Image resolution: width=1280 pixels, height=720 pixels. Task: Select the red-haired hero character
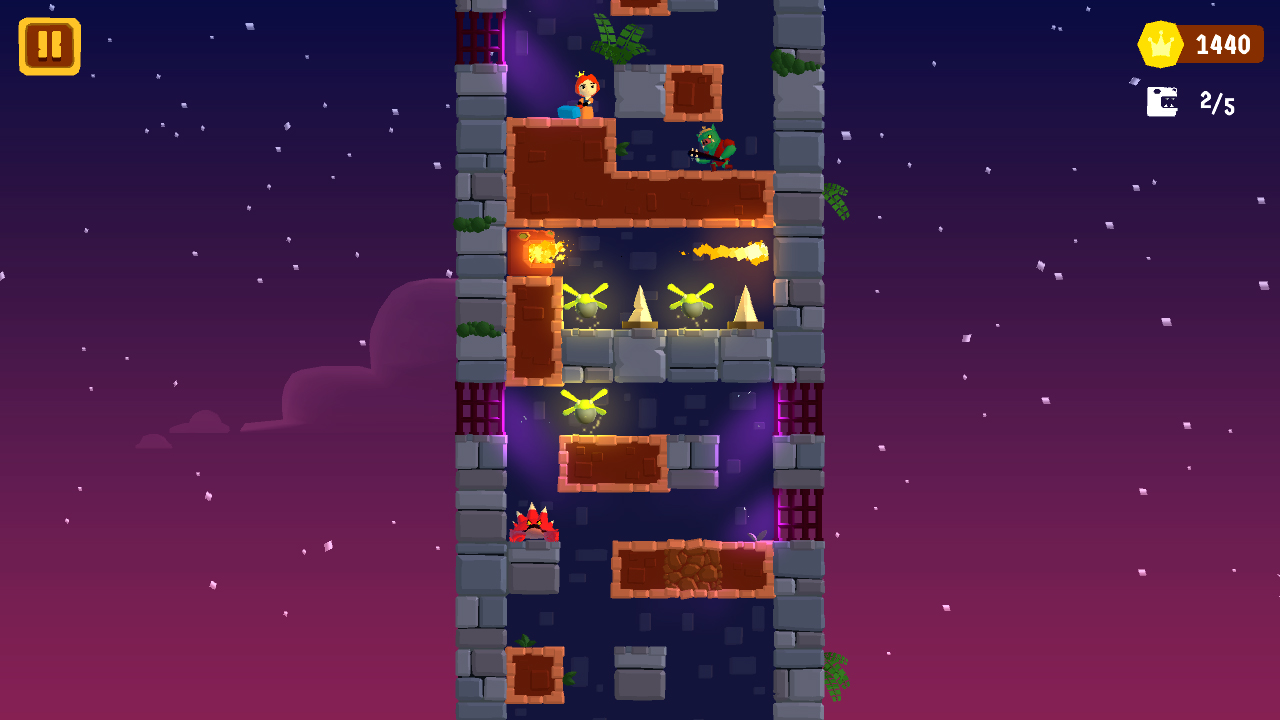tap(588, 95)
